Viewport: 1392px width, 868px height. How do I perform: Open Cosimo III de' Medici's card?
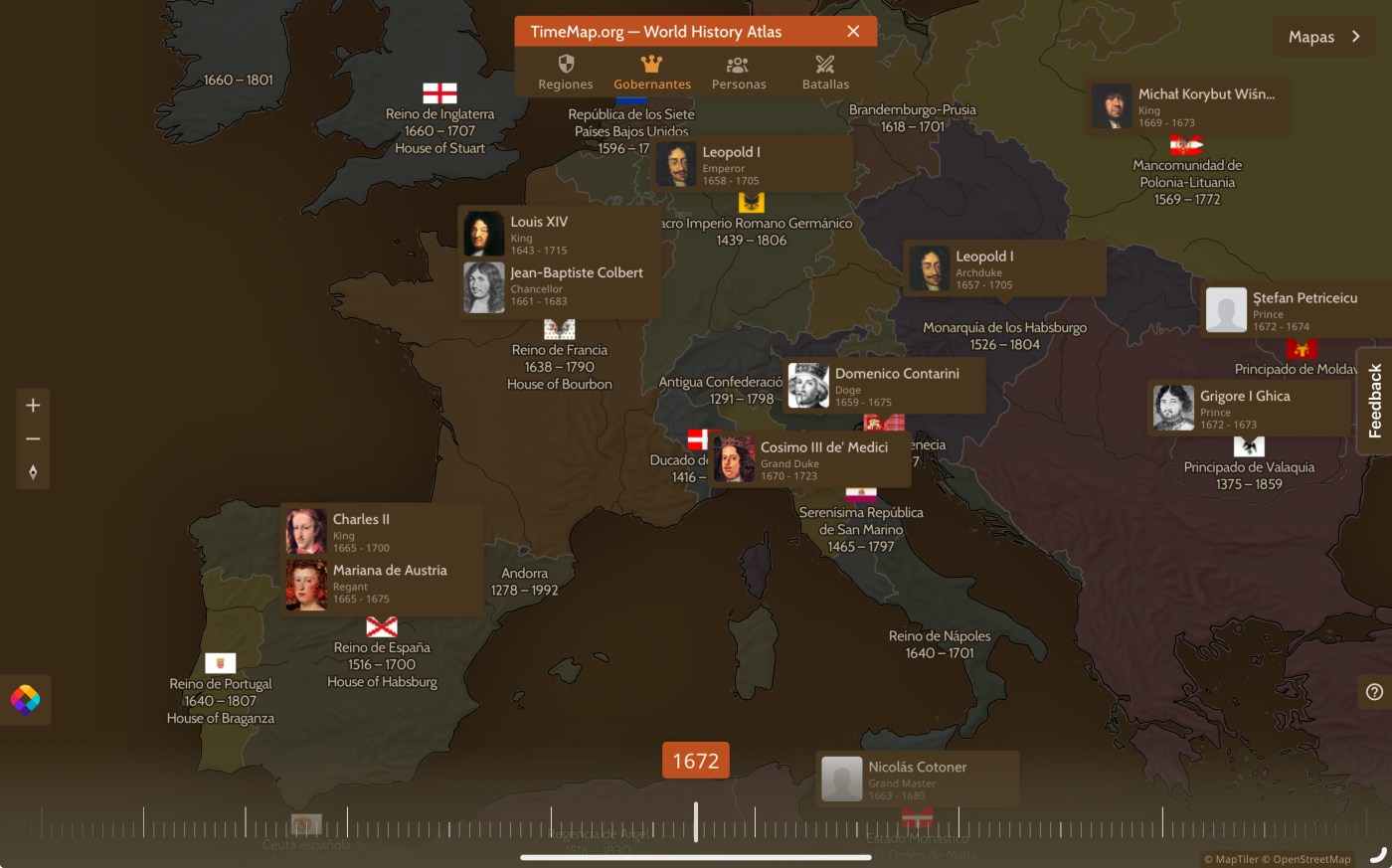[810, 460]
